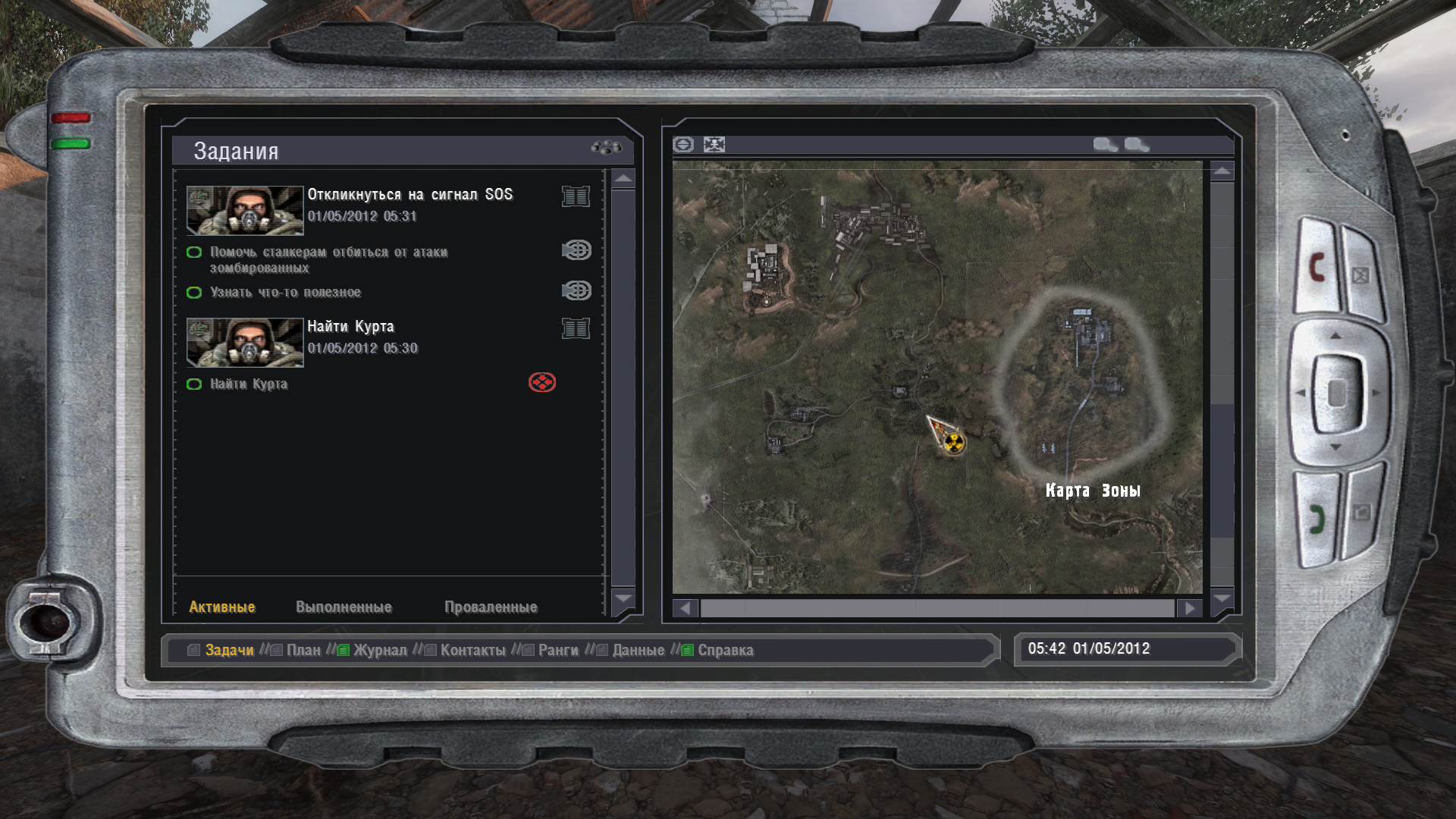Select the Найти Курта task entry

(350, 327)
